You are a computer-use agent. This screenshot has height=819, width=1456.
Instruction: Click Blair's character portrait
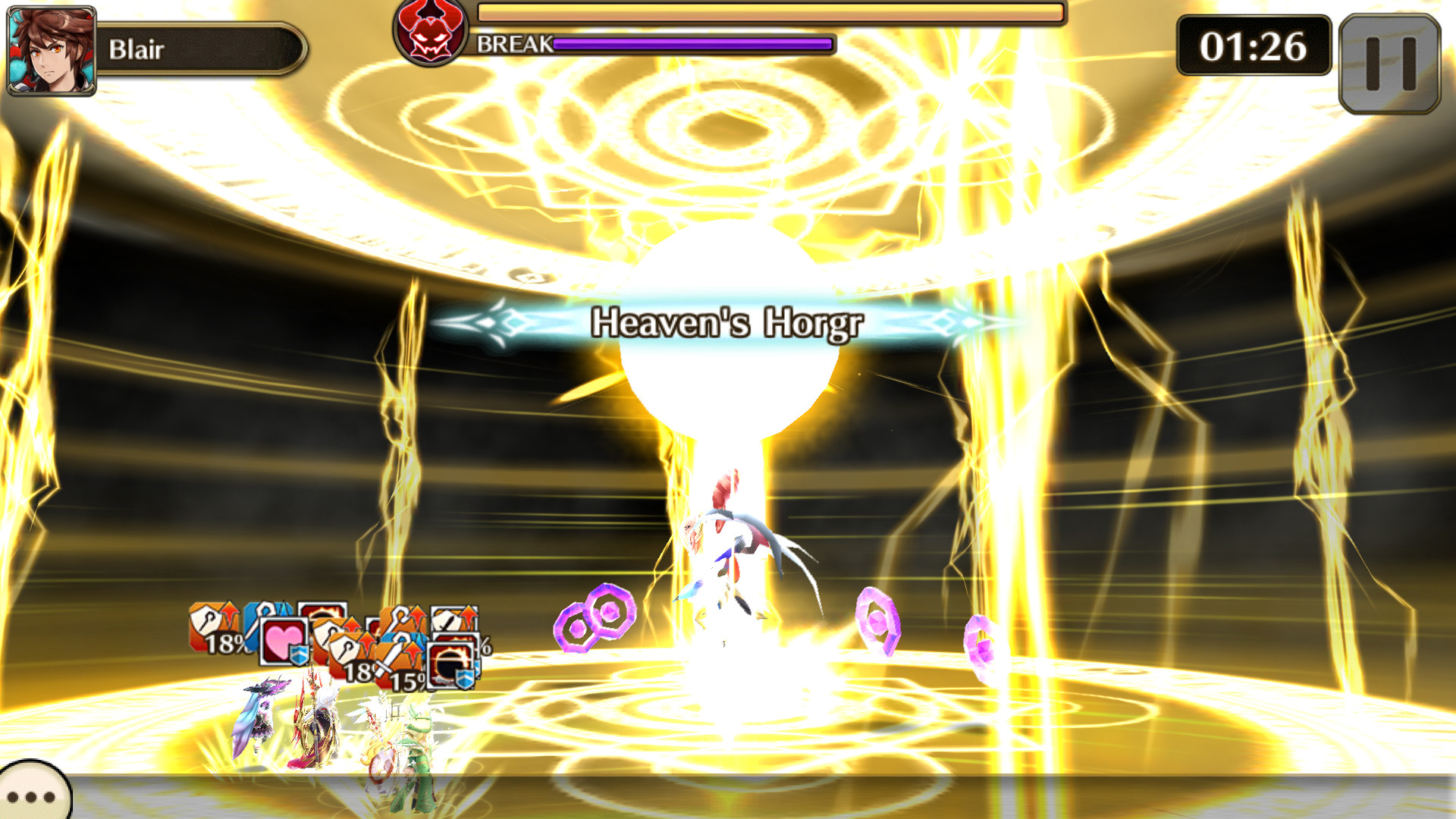click(49, 49)
